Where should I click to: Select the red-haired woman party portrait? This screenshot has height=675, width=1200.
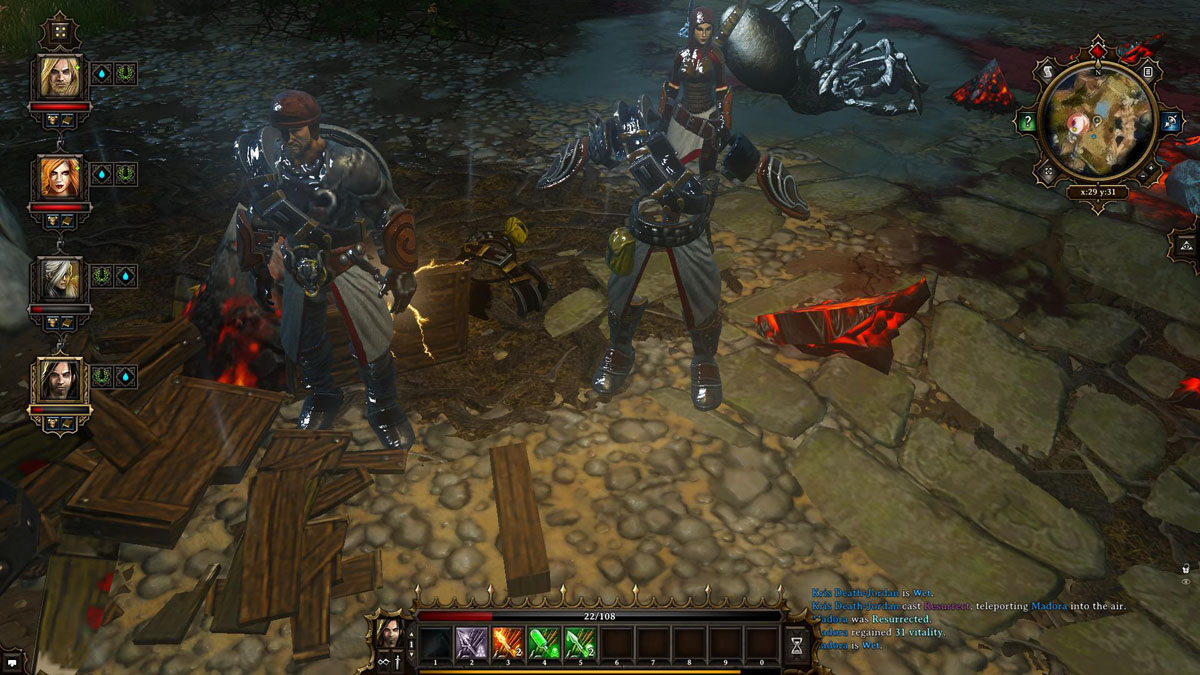[x=60, y=178]
